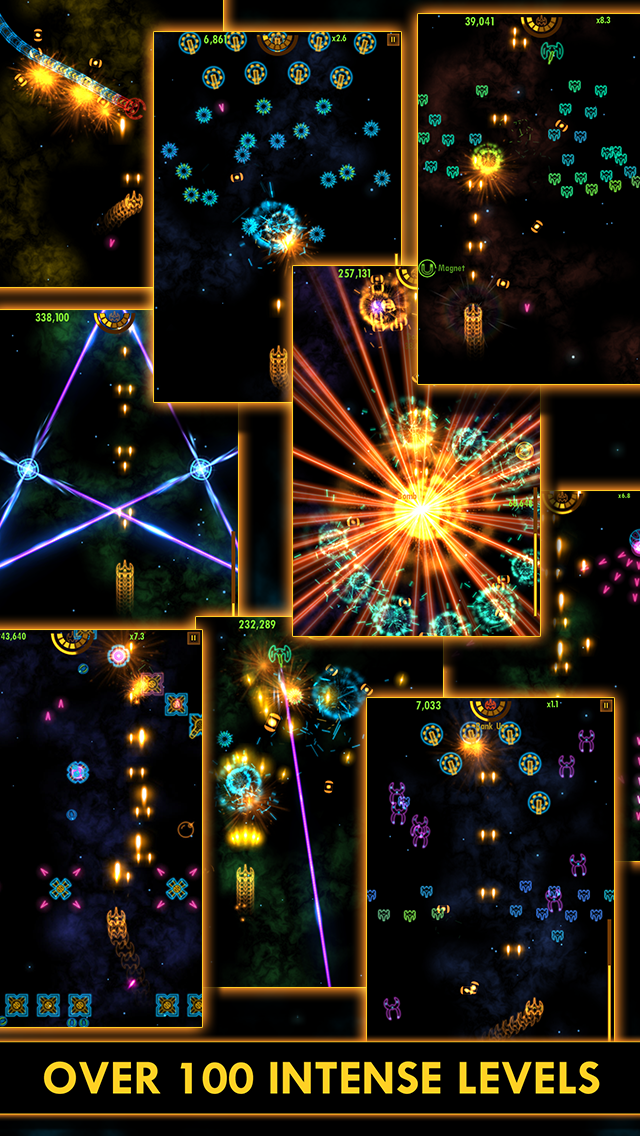Image resolution: width=640 pixels, height=1136 pixels.
Task: Pause the game showing score 6,861
Action: pos(393,40)
